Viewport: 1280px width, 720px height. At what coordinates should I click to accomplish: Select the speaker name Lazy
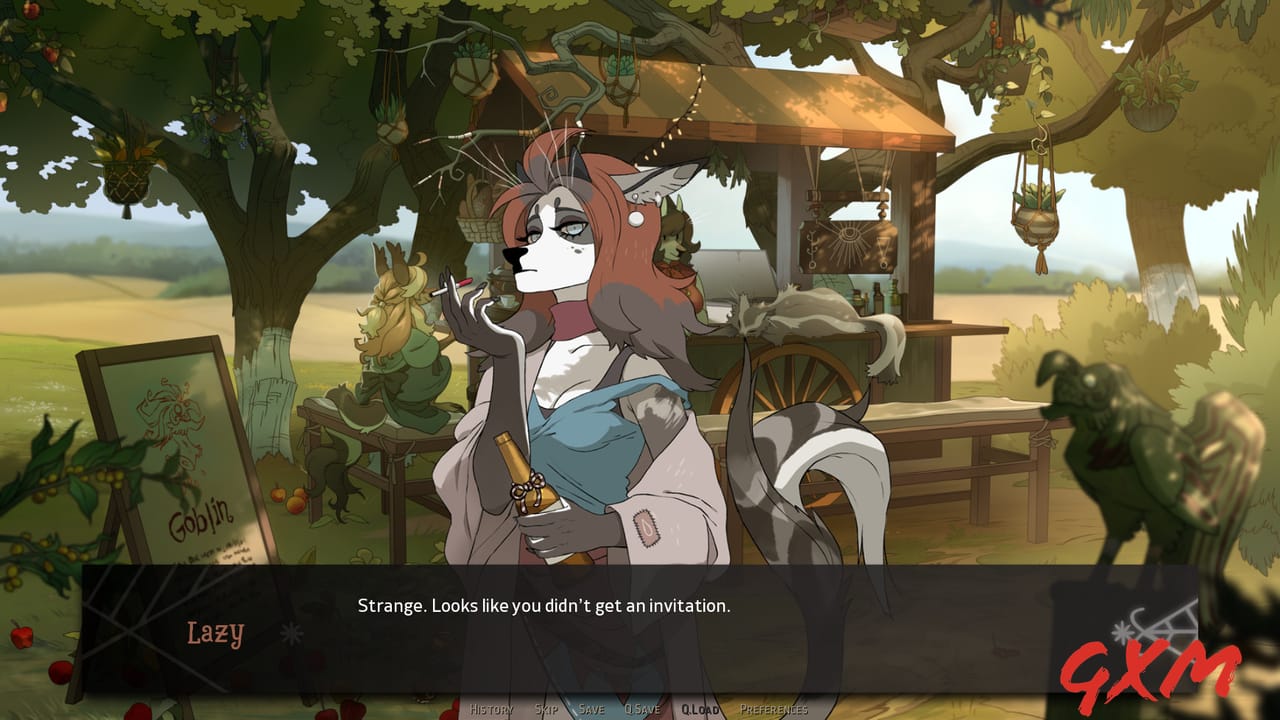(213, 633)
